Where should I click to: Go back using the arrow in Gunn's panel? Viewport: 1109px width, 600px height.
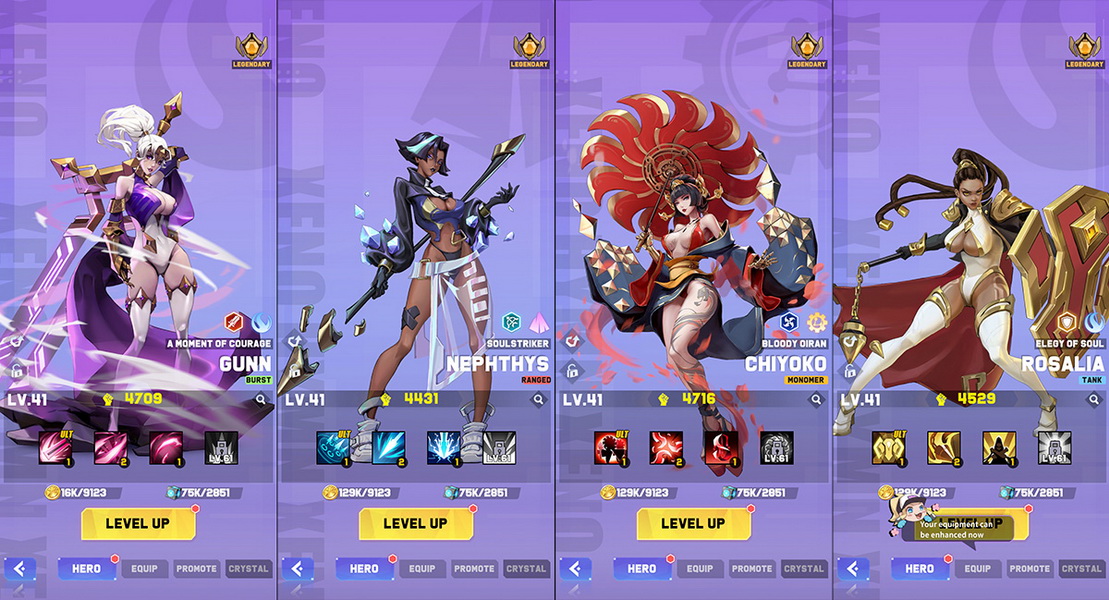[x=20, y=569]
